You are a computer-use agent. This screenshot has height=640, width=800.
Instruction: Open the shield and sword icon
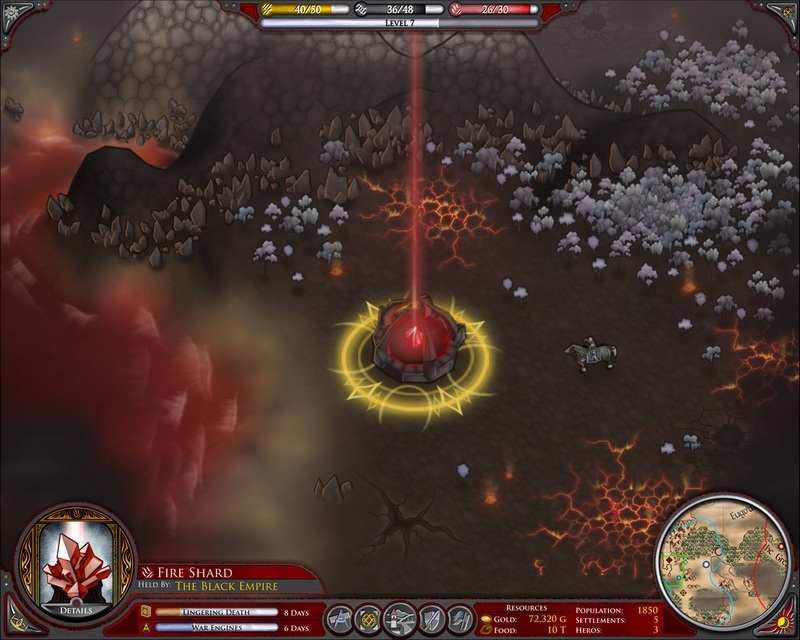click(432, 617)
